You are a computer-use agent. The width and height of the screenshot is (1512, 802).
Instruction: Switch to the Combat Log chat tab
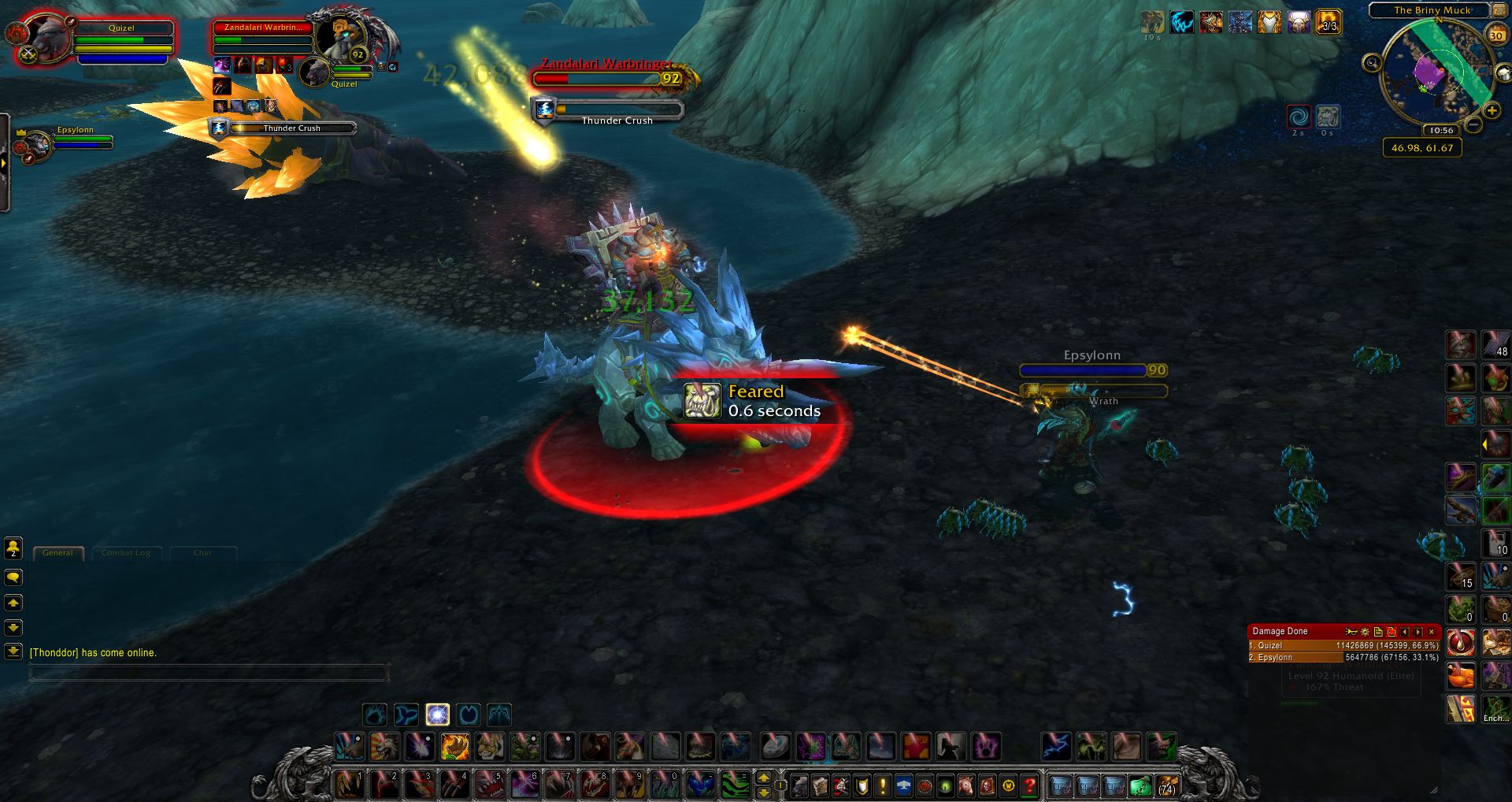pos(126,553)
